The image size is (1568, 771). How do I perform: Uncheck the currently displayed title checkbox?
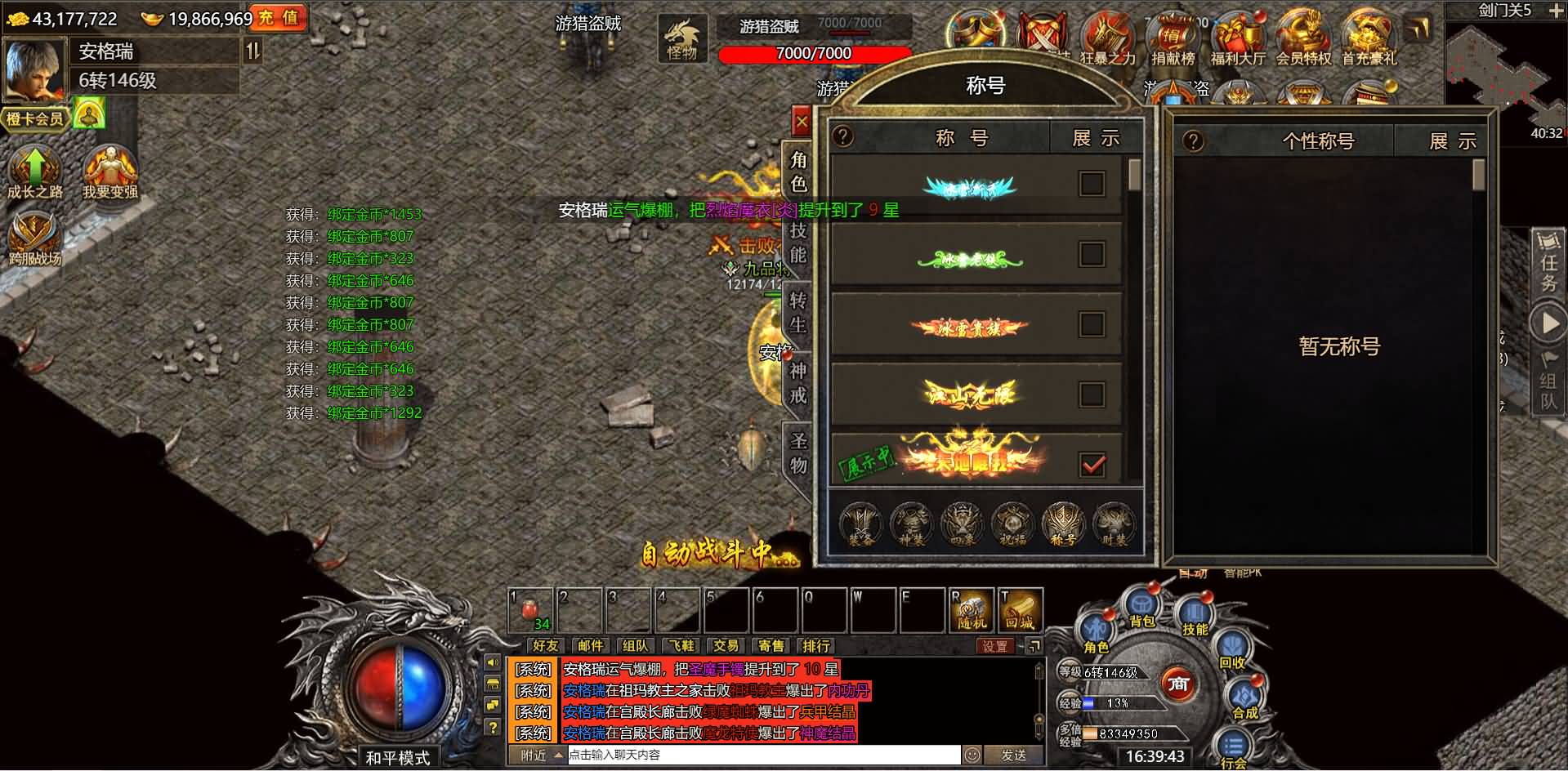tap(1092, 465)
